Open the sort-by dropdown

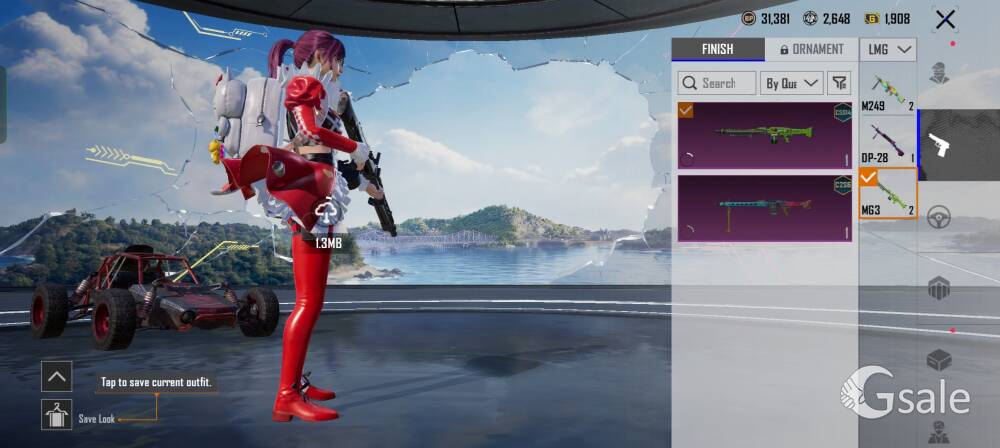[792, 83]
